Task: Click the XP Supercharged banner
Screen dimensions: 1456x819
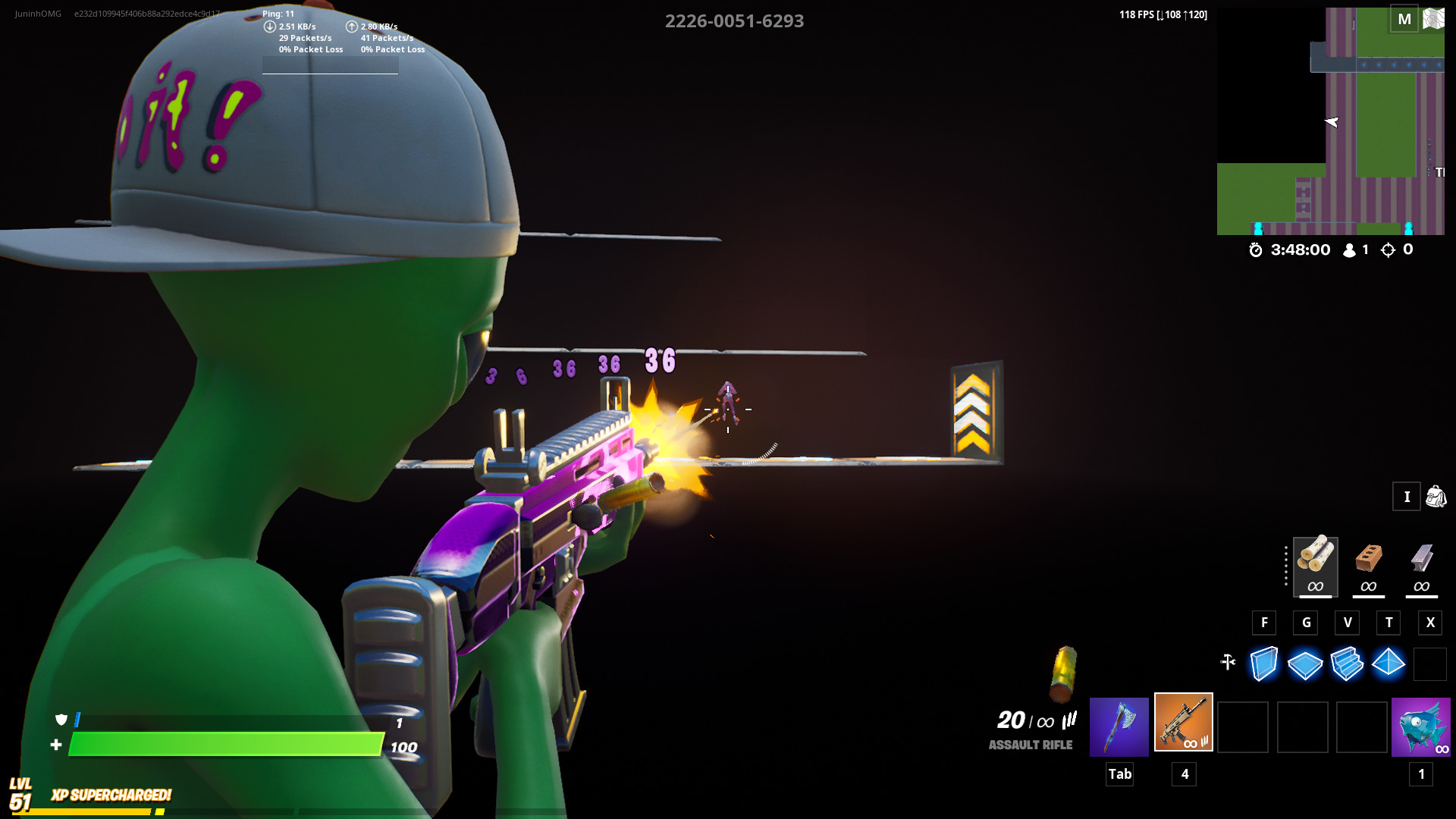Action: (x=110, y=796)
